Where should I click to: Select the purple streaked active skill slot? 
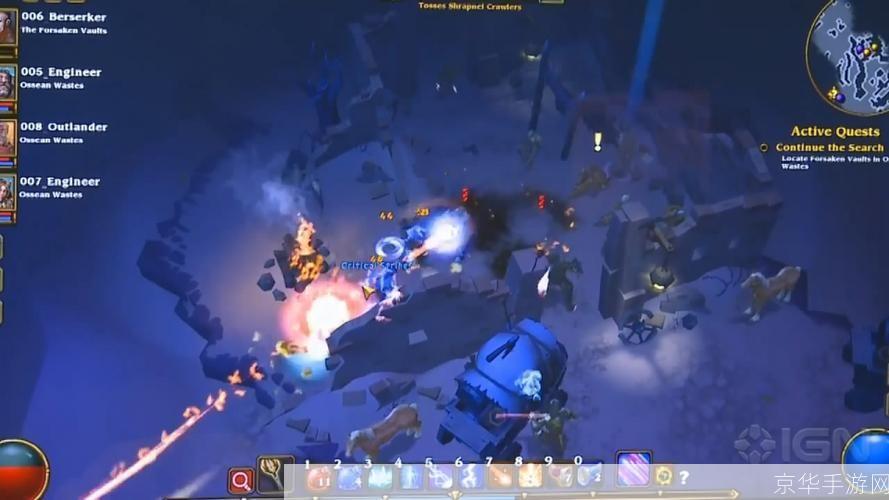click(633, 471)
